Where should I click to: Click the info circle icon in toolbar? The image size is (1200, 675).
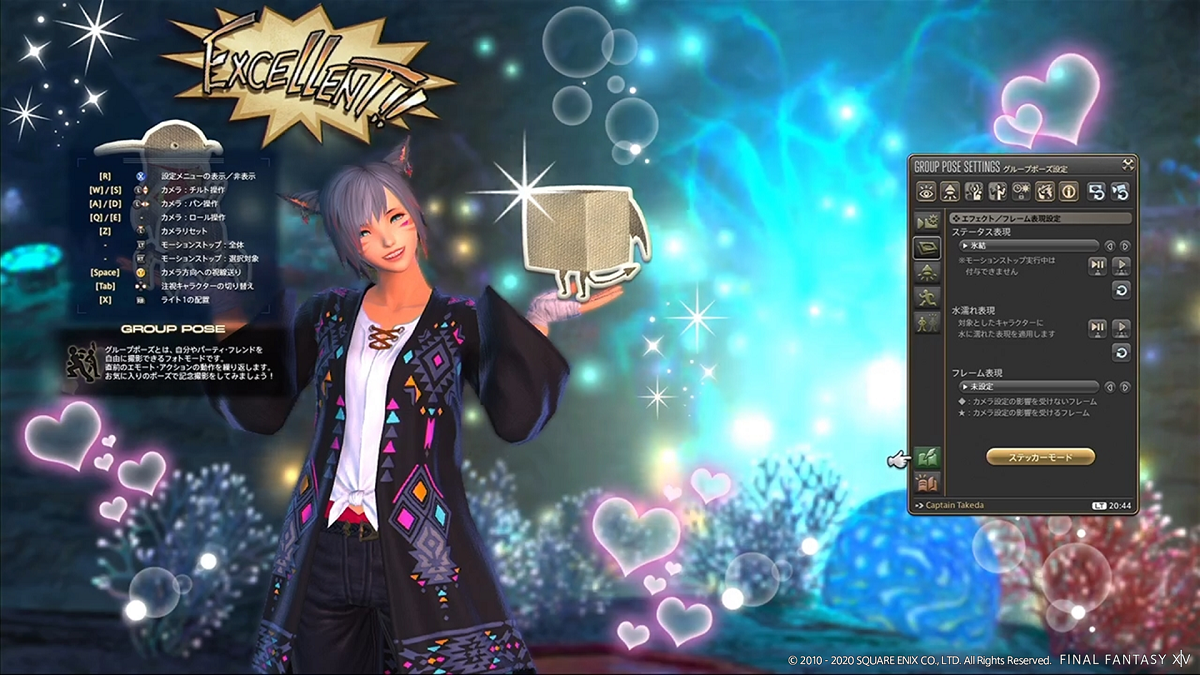[x=1069, y=190]
